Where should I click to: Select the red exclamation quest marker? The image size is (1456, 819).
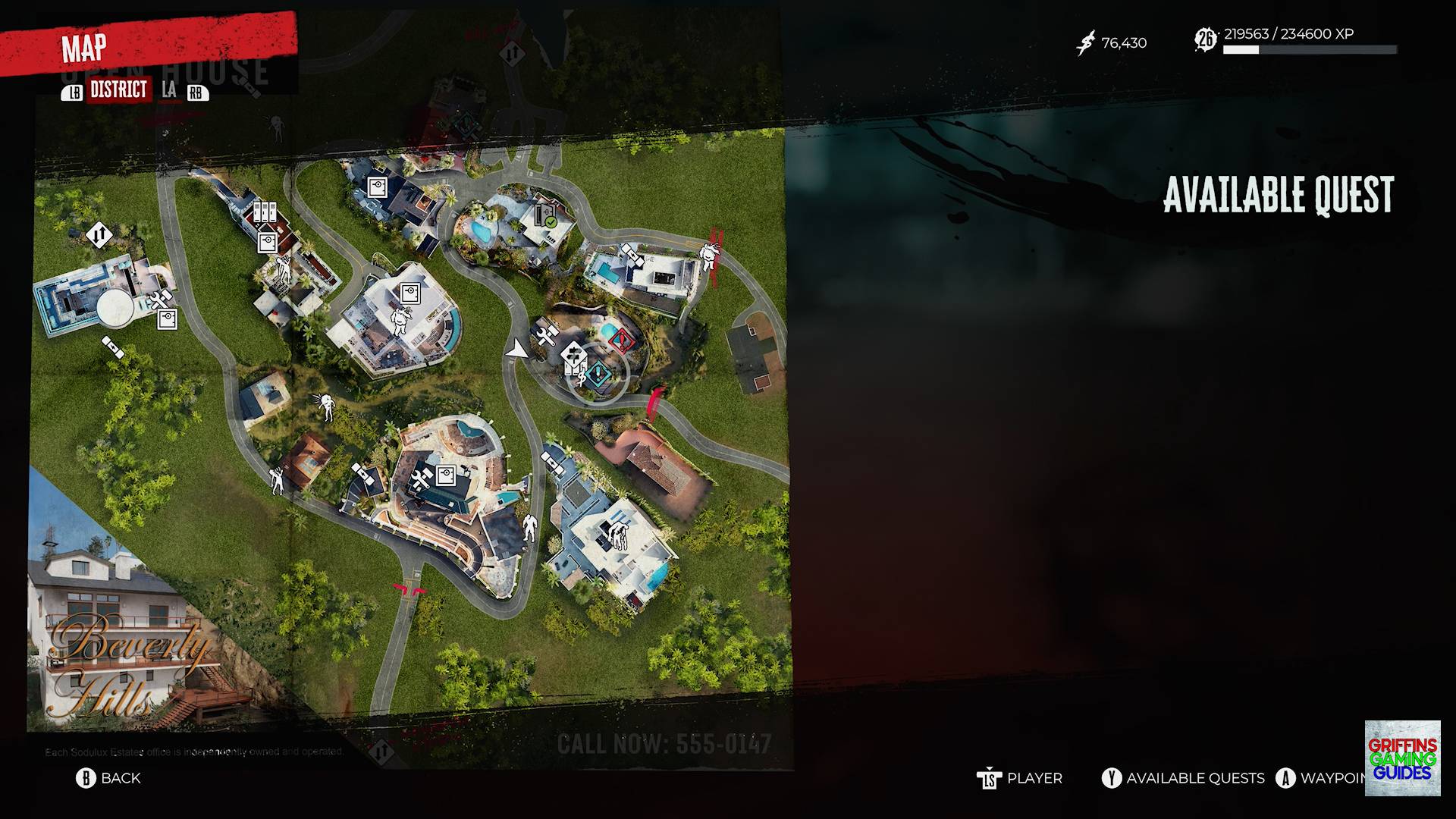622,340
